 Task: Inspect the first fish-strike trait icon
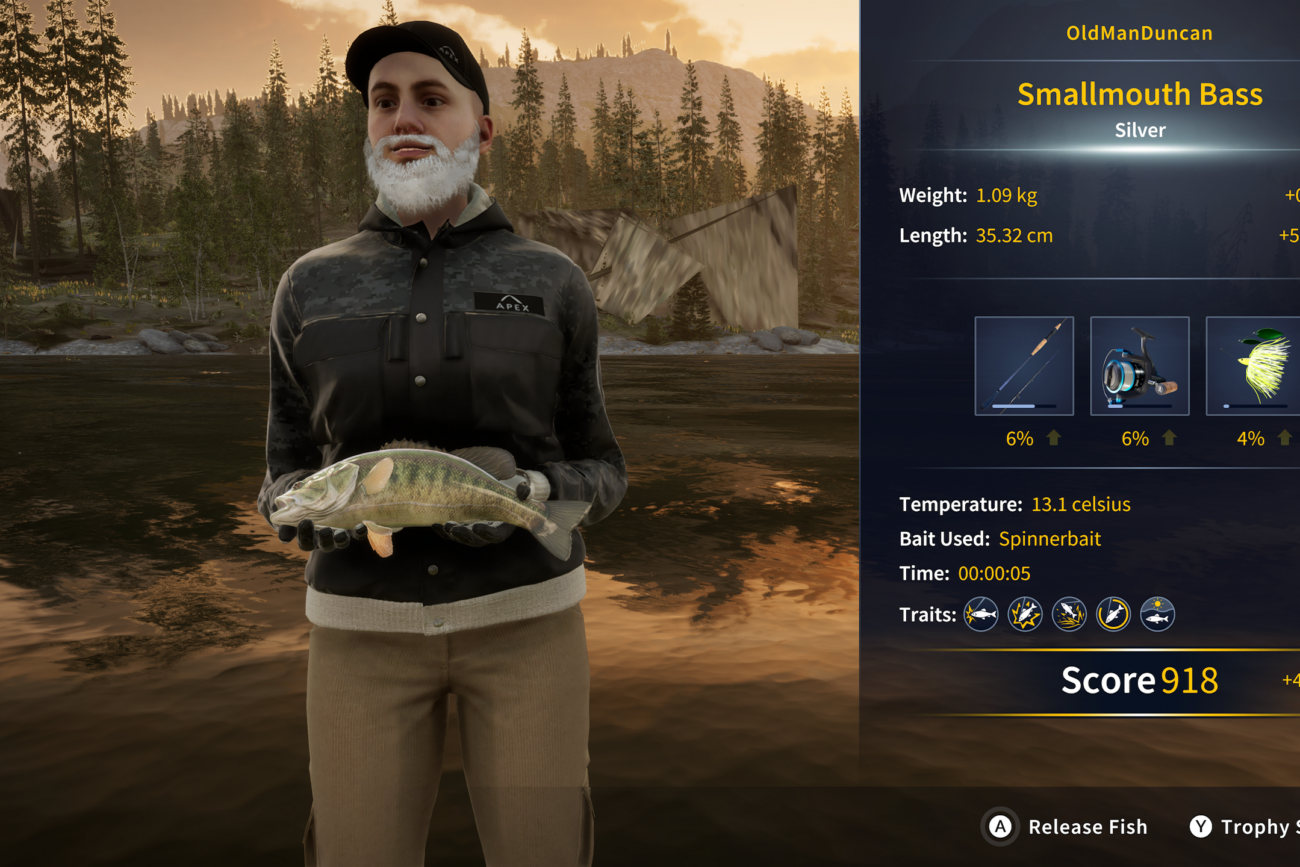981,614
